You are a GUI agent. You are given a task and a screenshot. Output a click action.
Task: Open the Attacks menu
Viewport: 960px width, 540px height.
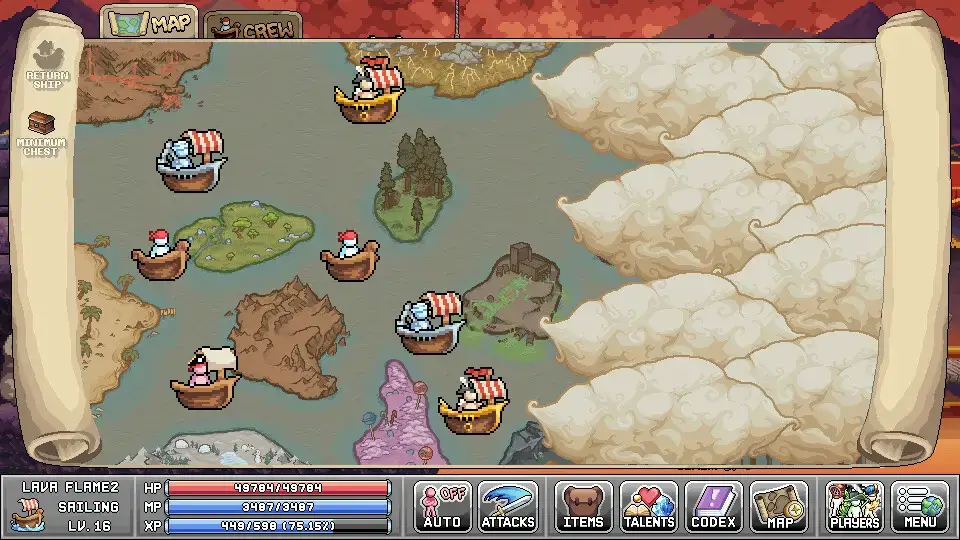(x=508, y=506)
